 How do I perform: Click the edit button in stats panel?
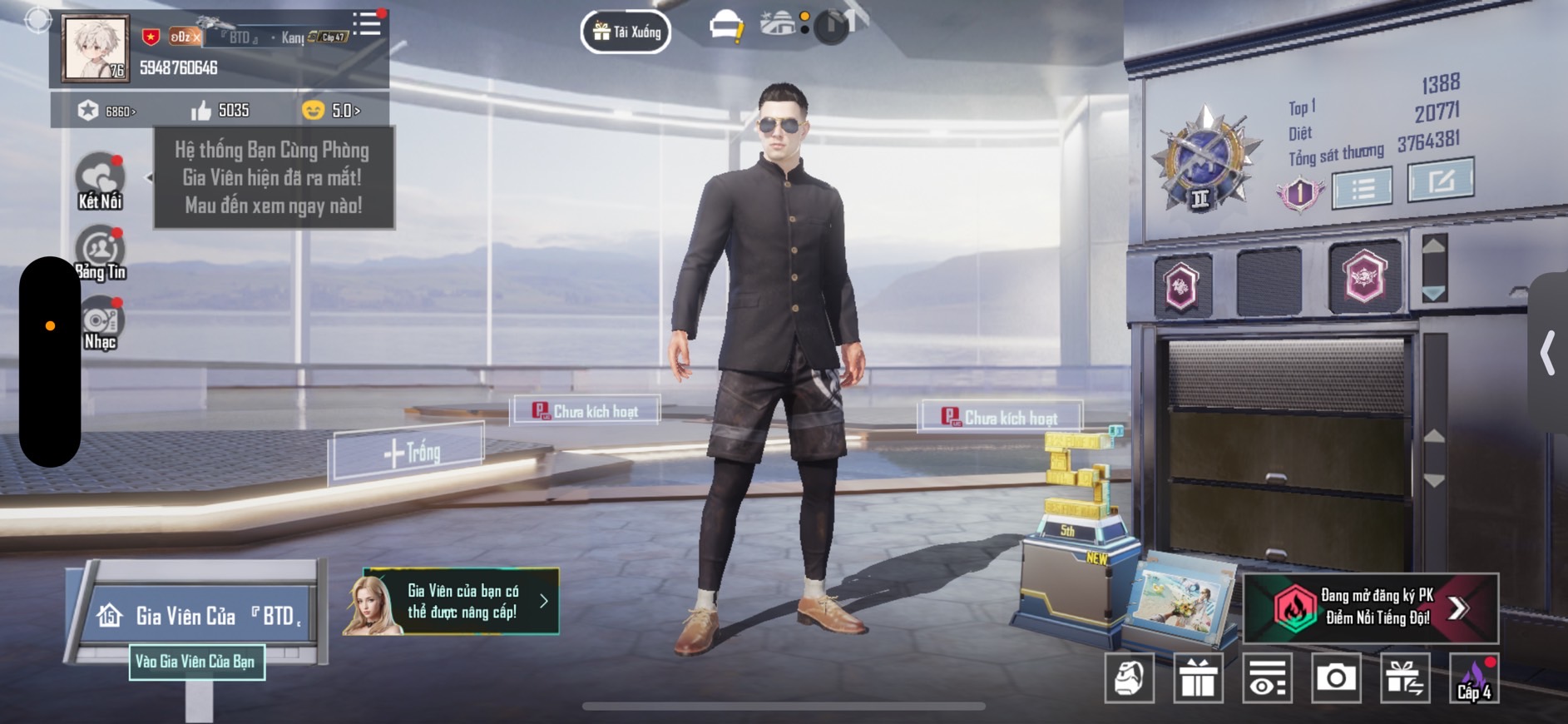(x=1440, y=180)
